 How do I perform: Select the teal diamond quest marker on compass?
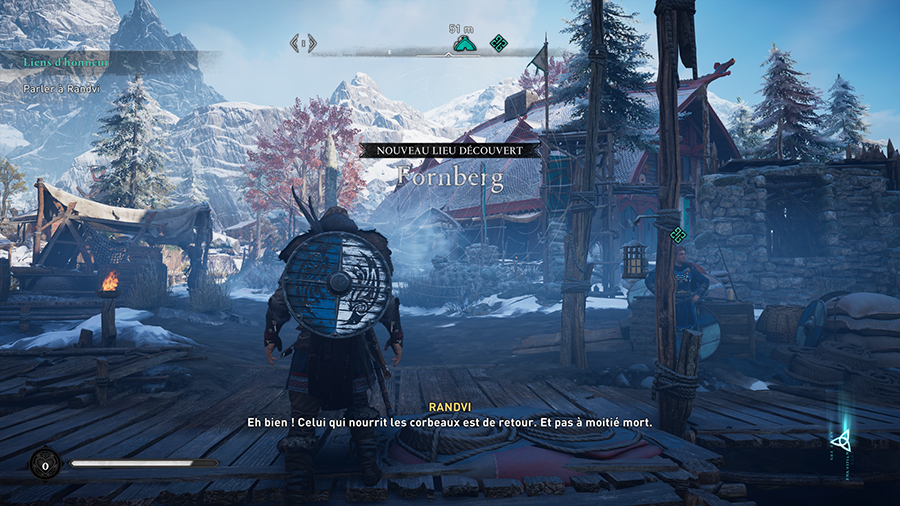(498, 43)
